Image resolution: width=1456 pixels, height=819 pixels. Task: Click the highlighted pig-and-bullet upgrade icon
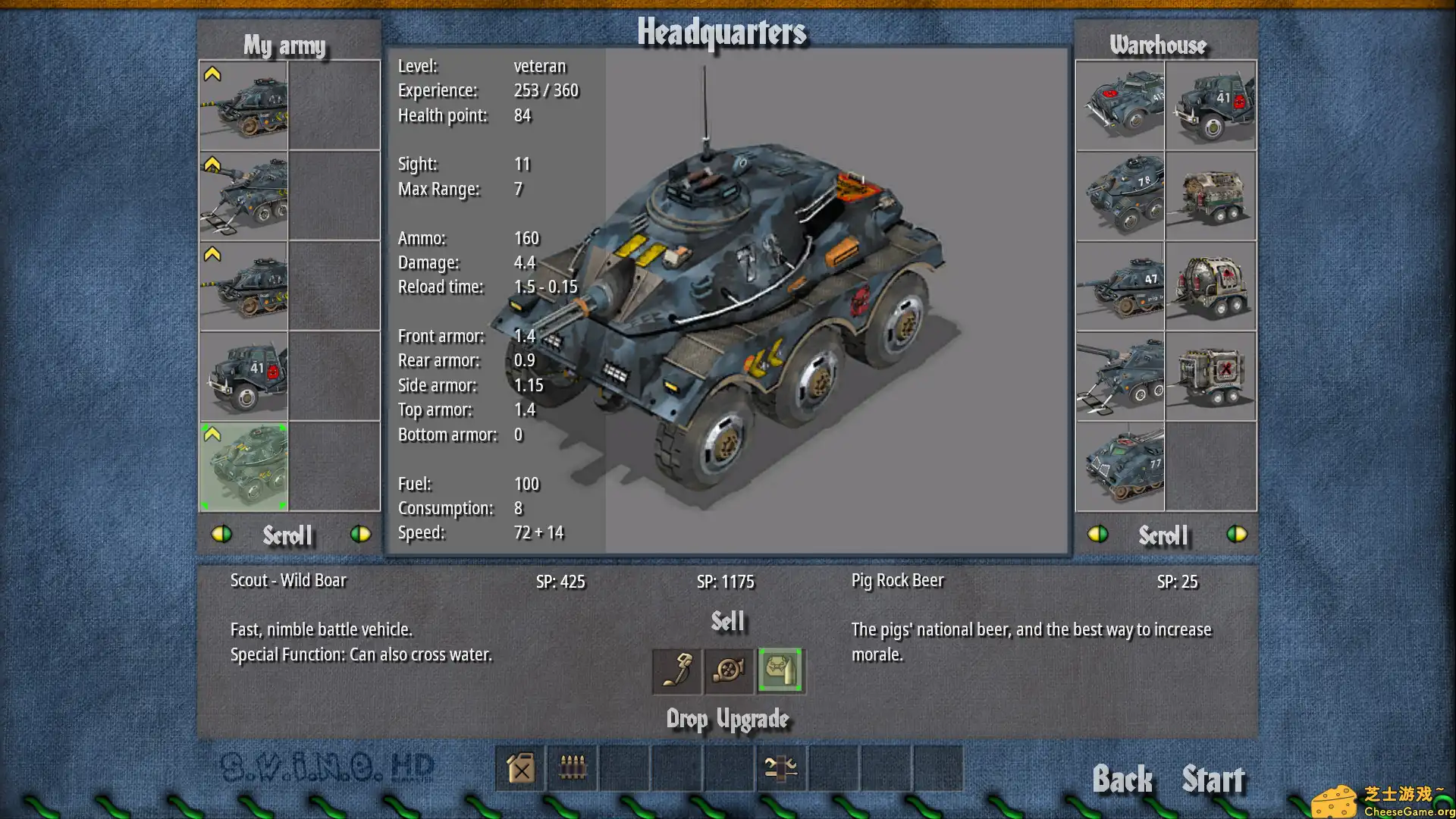pyautogui.click(x=780, y=671)
